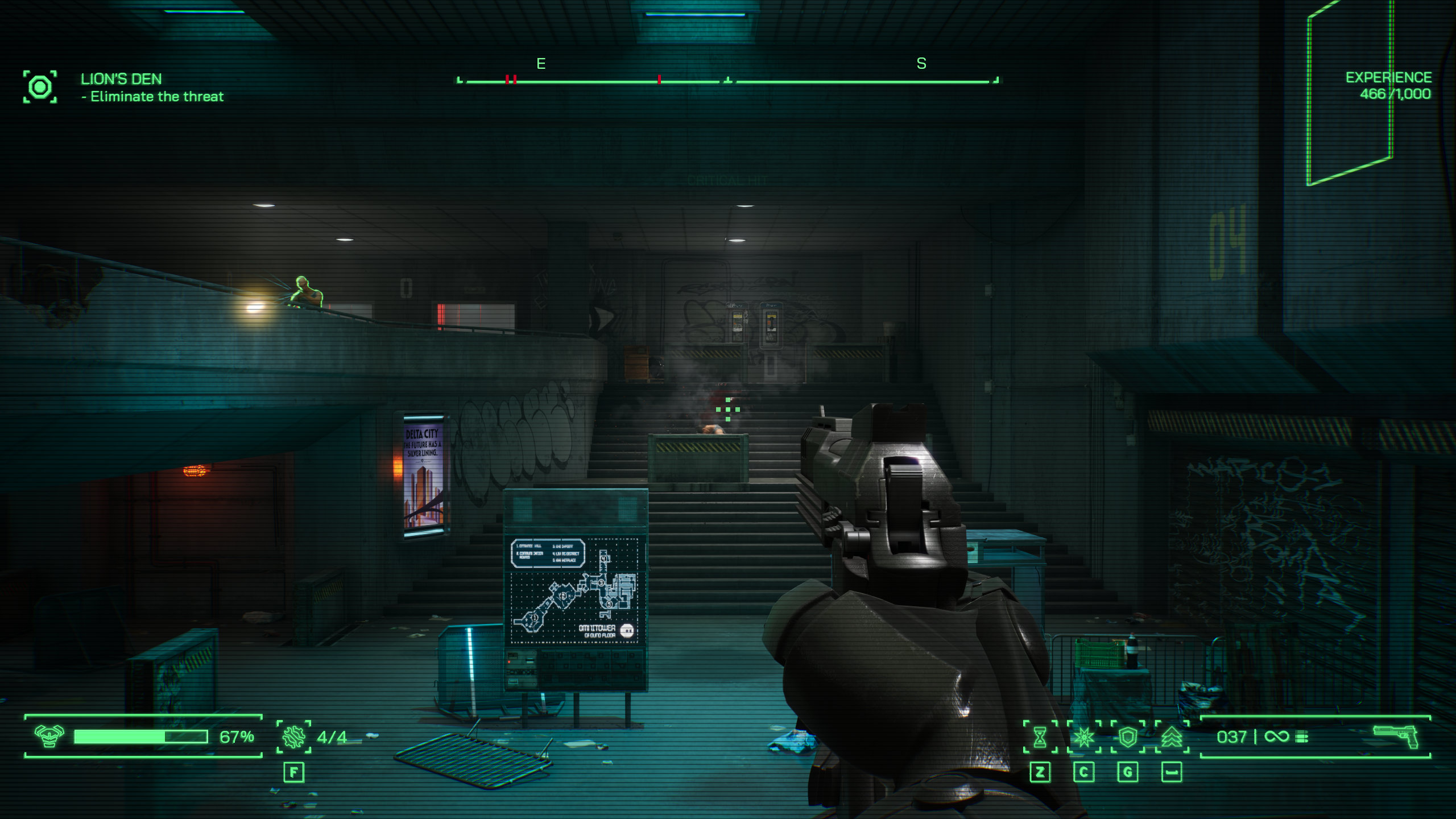Use the triple-chevron dash ability
Image resolution: width=1456 pixels, height=819 pixels.
1172,737
